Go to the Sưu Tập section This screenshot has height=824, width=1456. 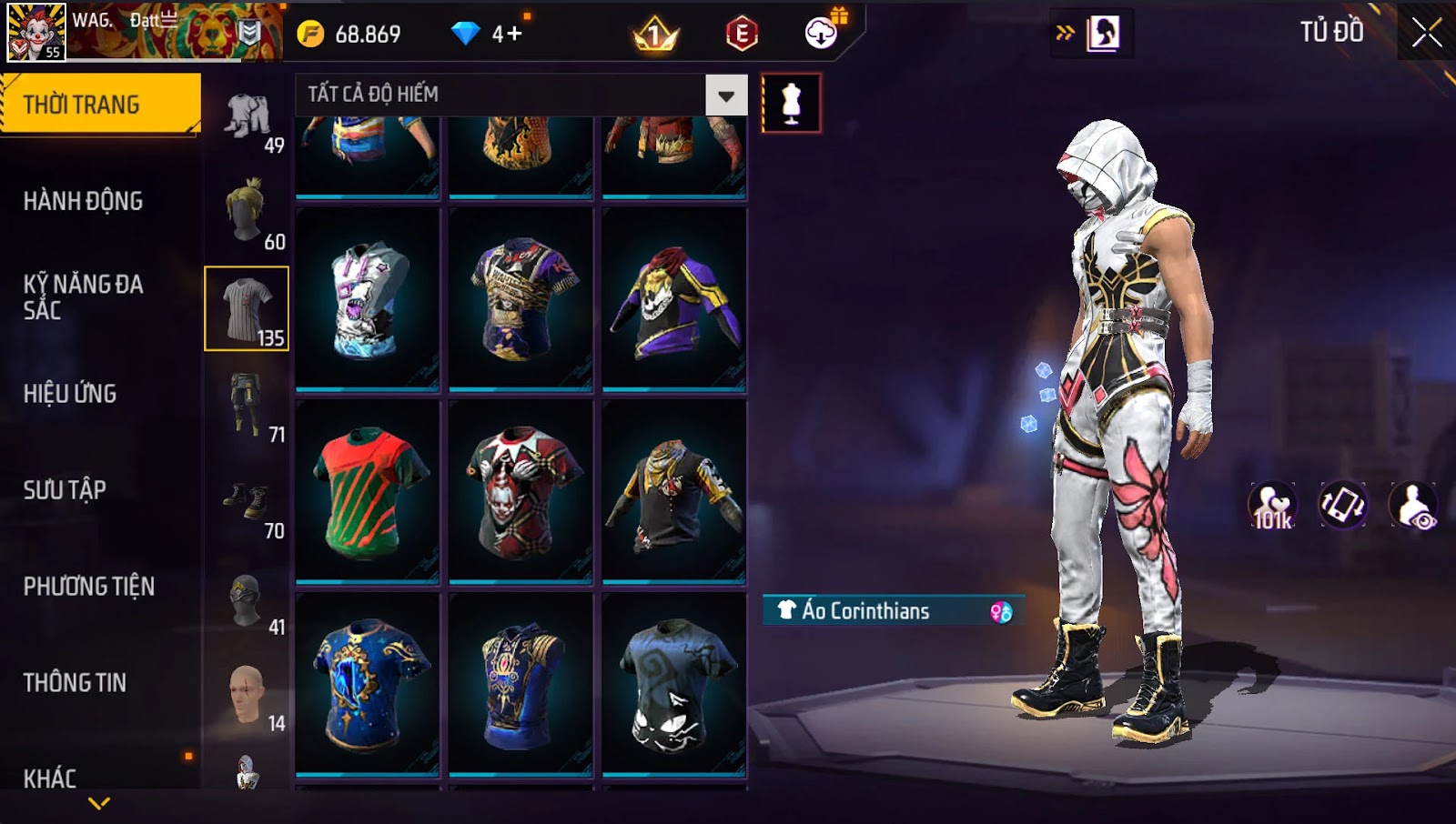click(x=65, y=490)
